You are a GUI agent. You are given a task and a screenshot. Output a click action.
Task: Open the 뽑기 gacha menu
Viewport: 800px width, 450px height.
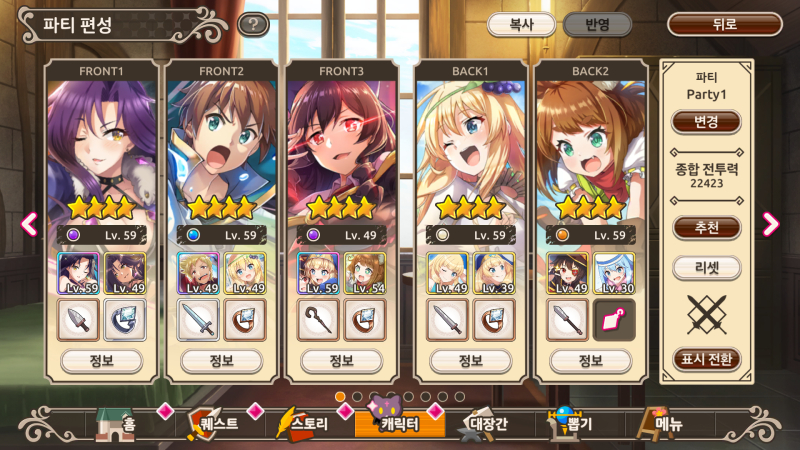tap(570, 425)
